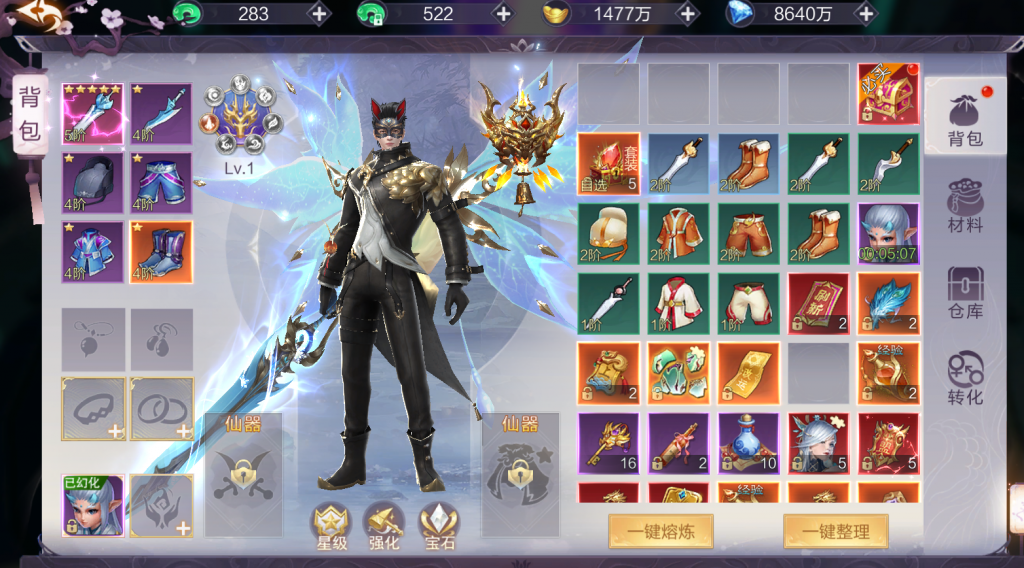Switch to the 材料 materials tab
The image size is (1024, 568).
coord(965,206)
